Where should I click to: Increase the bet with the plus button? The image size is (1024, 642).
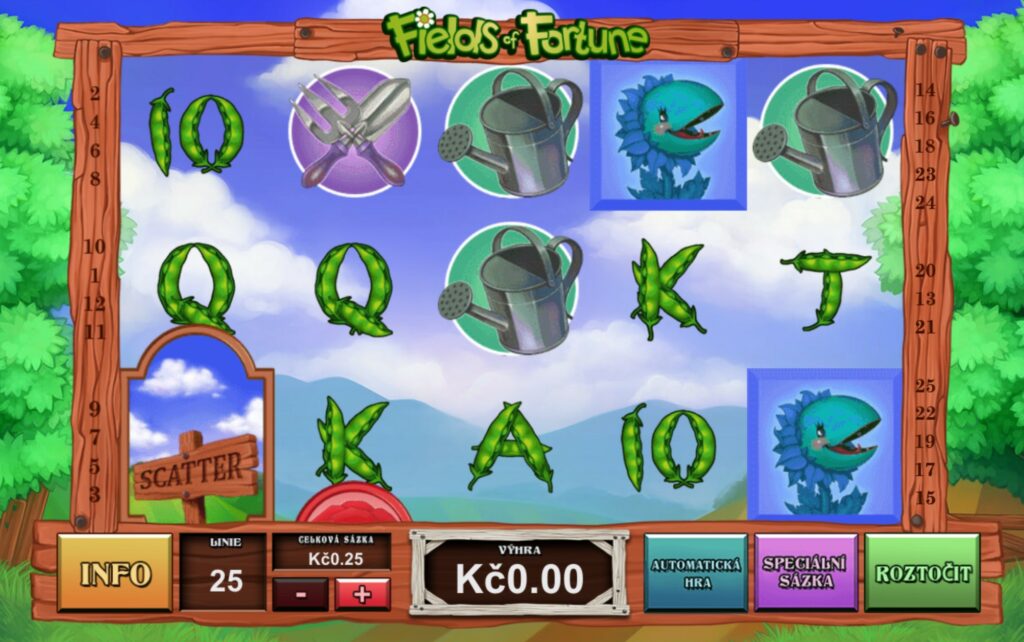[x=362, y=594]
